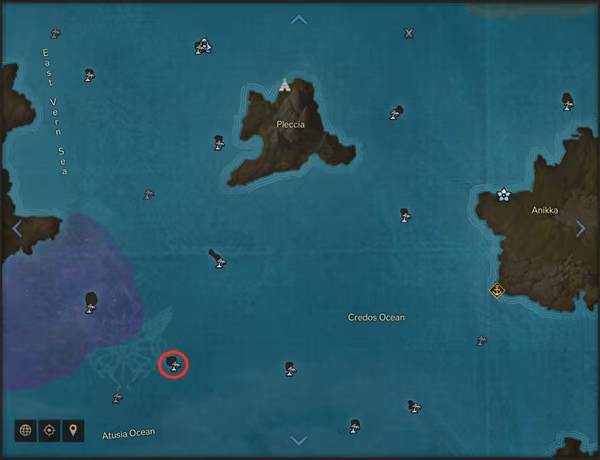Screen dimensions: 600x460
Task: Activate the crosshair locate button
Action: (x=49, y=430)
